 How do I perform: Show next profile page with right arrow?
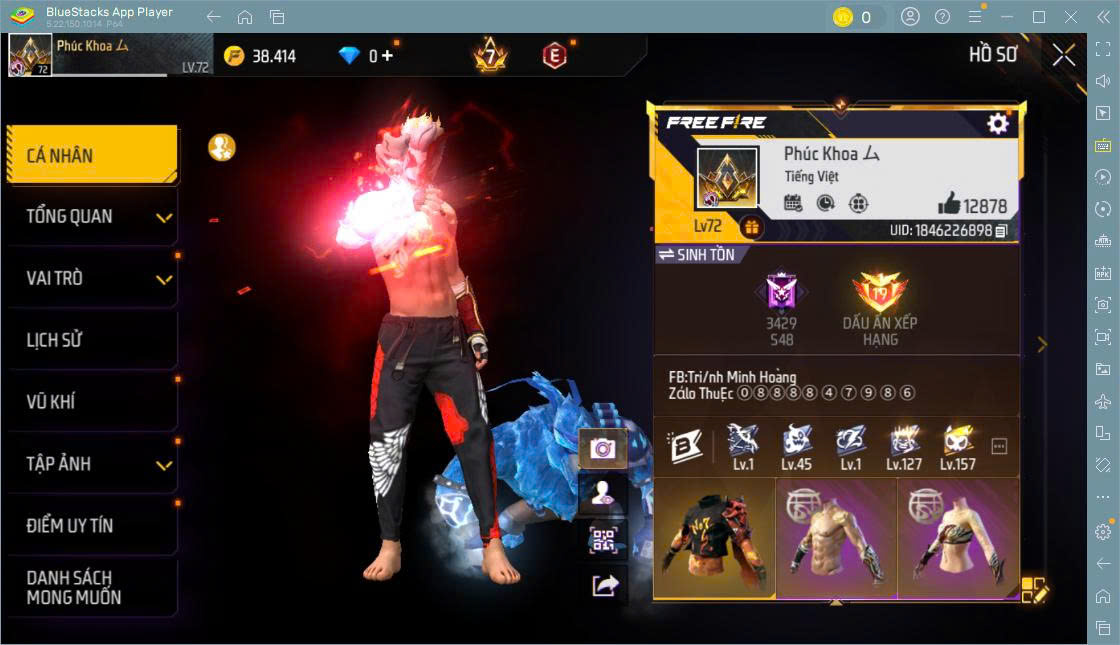pos(1042,344)
